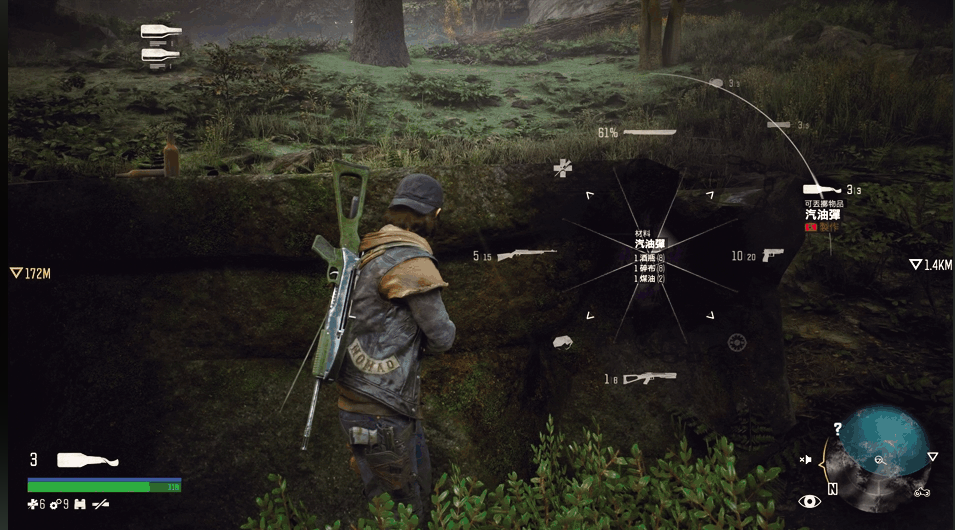Select the rock distraction item

point(563,343)
